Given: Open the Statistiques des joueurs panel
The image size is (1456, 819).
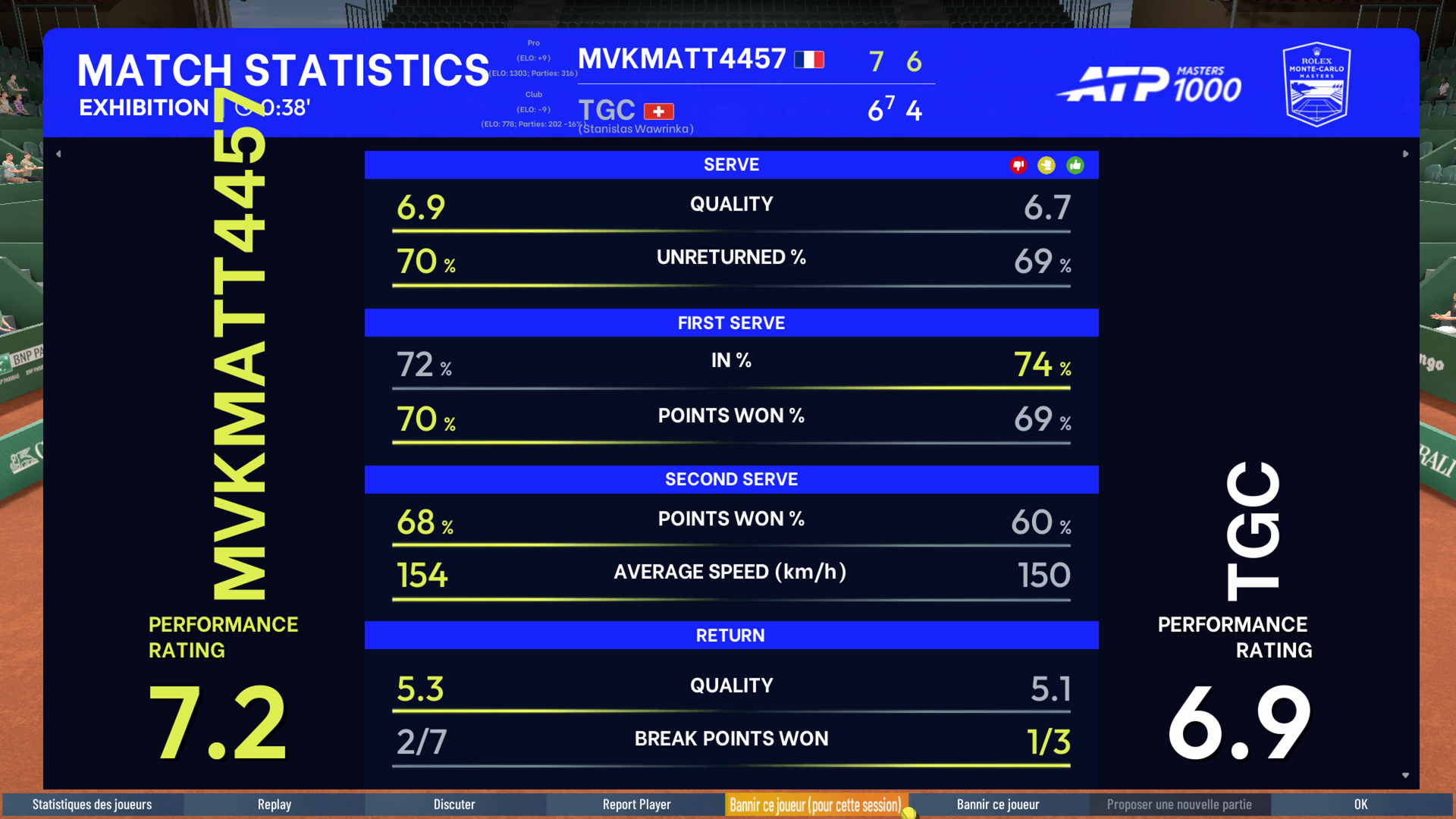Looking at the screenshot, I should [92, 805].
